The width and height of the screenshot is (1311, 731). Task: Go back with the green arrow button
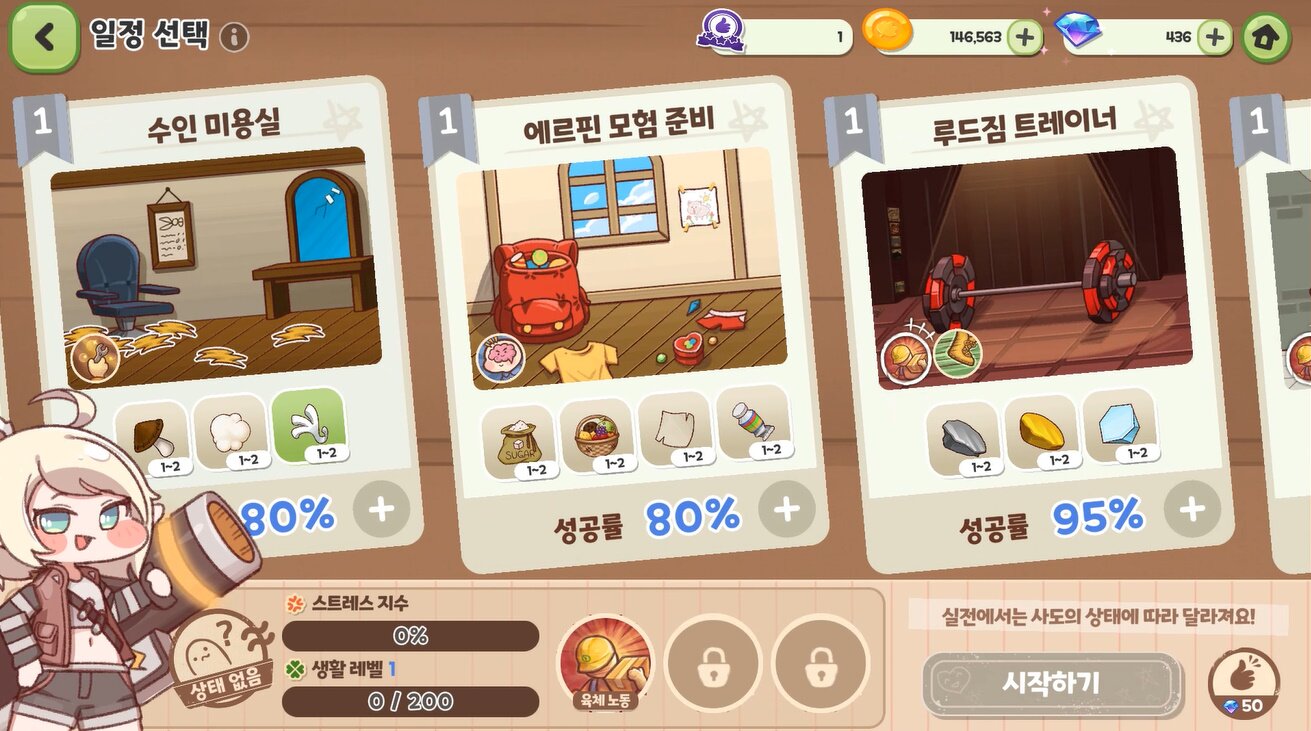pyautogui.click(x=44, y=37)
